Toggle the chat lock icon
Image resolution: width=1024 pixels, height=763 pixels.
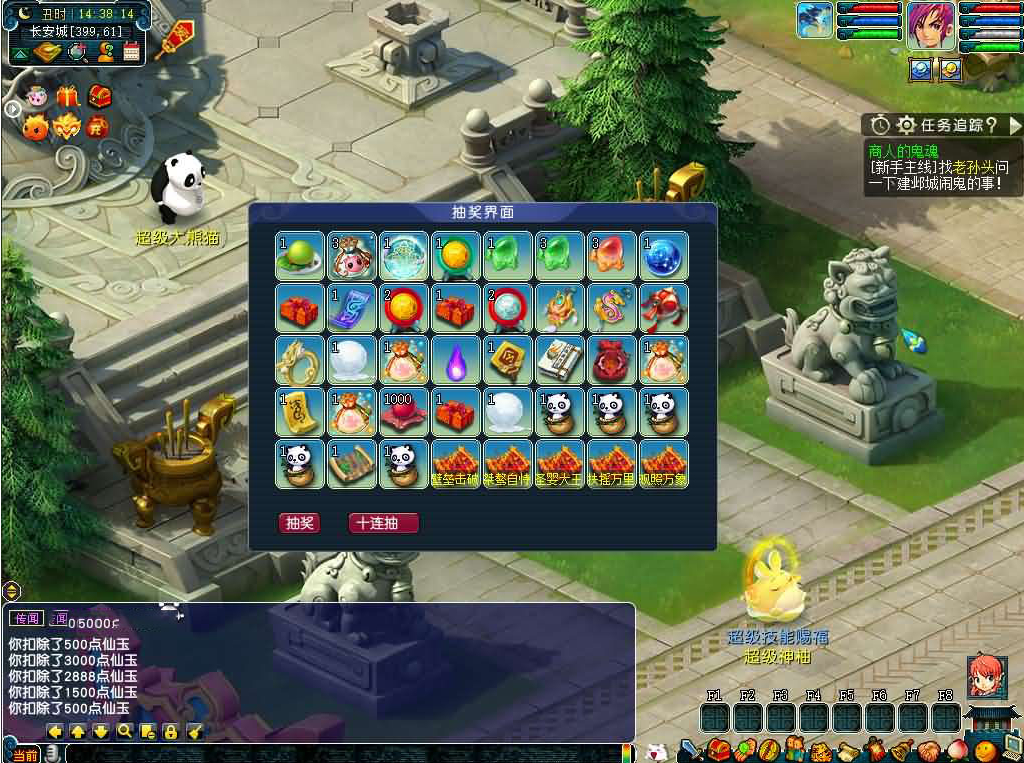click(x=170, y=731)
